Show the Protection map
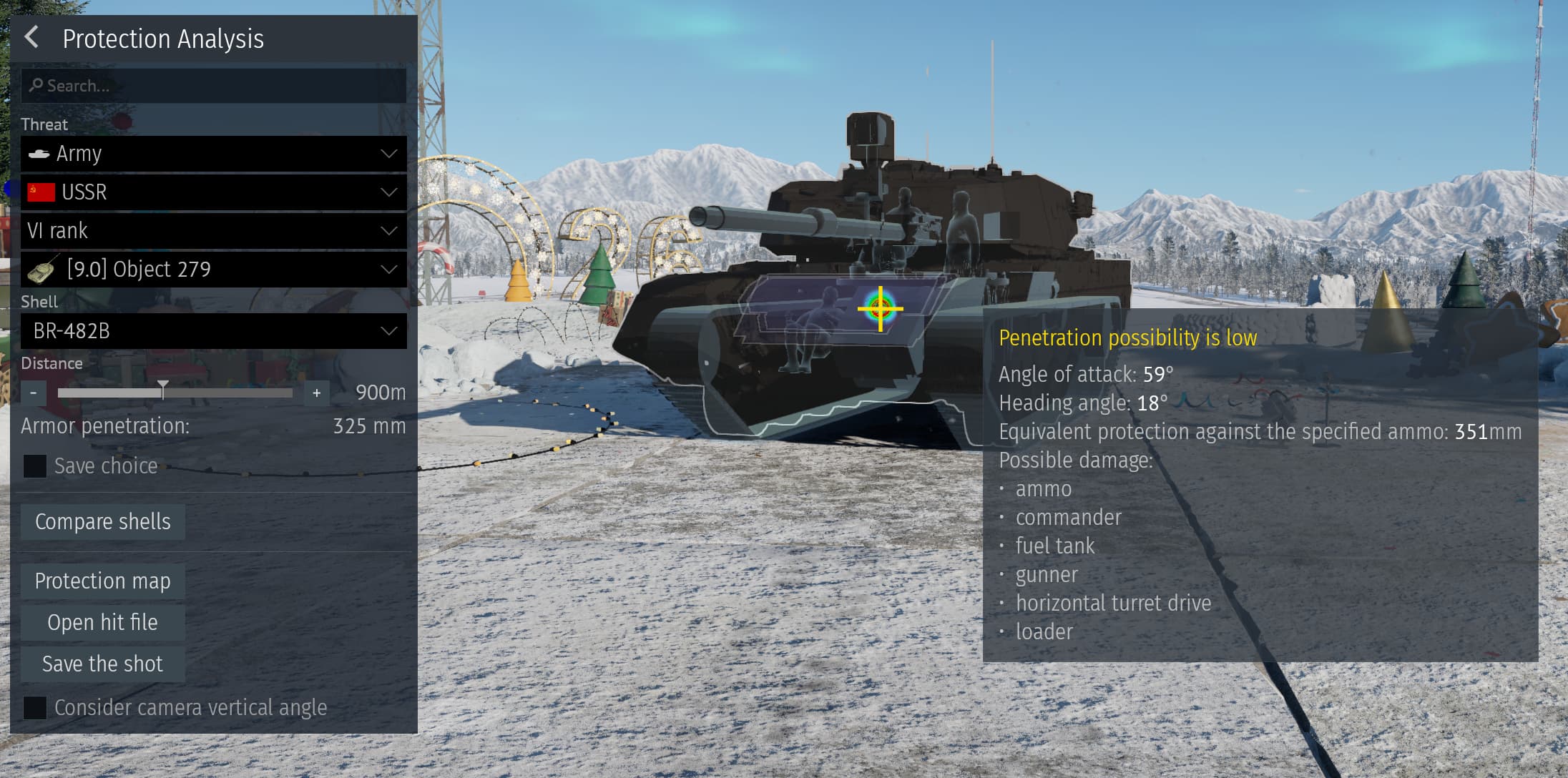Screen dimensions: 1568x778 [x=103, y=581]
